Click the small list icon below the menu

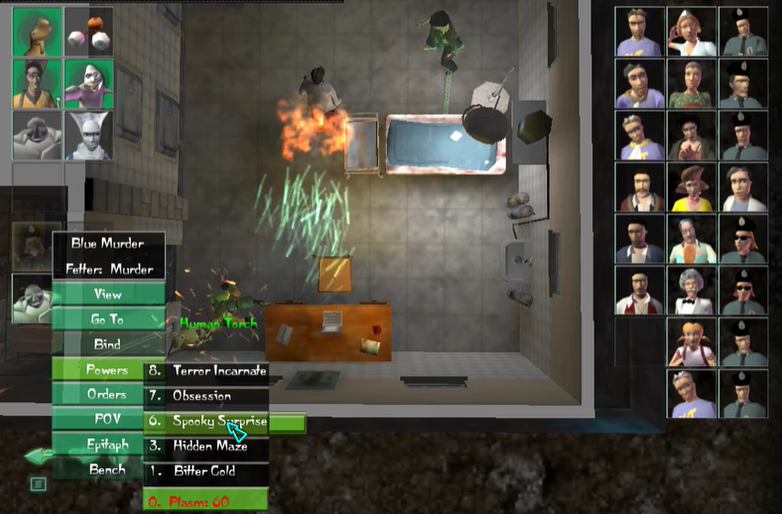click(x=38, y=484)
